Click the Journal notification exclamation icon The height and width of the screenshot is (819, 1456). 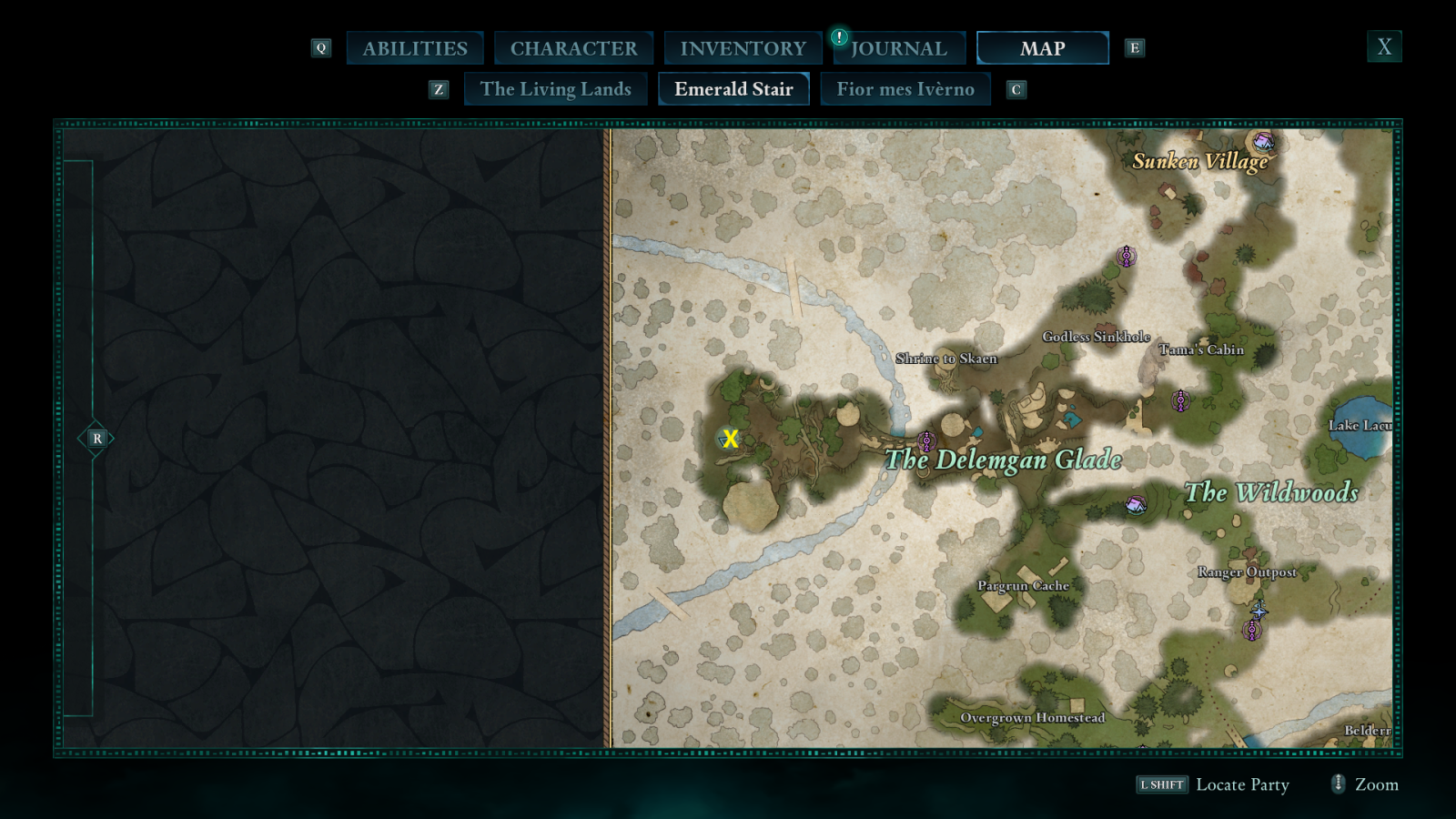[x=838, y=39]
